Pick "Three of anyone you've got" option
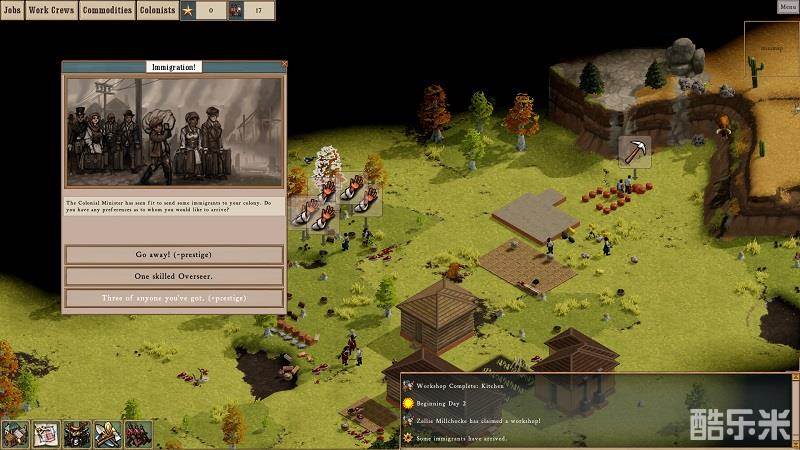The width and height of the screenshot is (800, 450). 174,298
